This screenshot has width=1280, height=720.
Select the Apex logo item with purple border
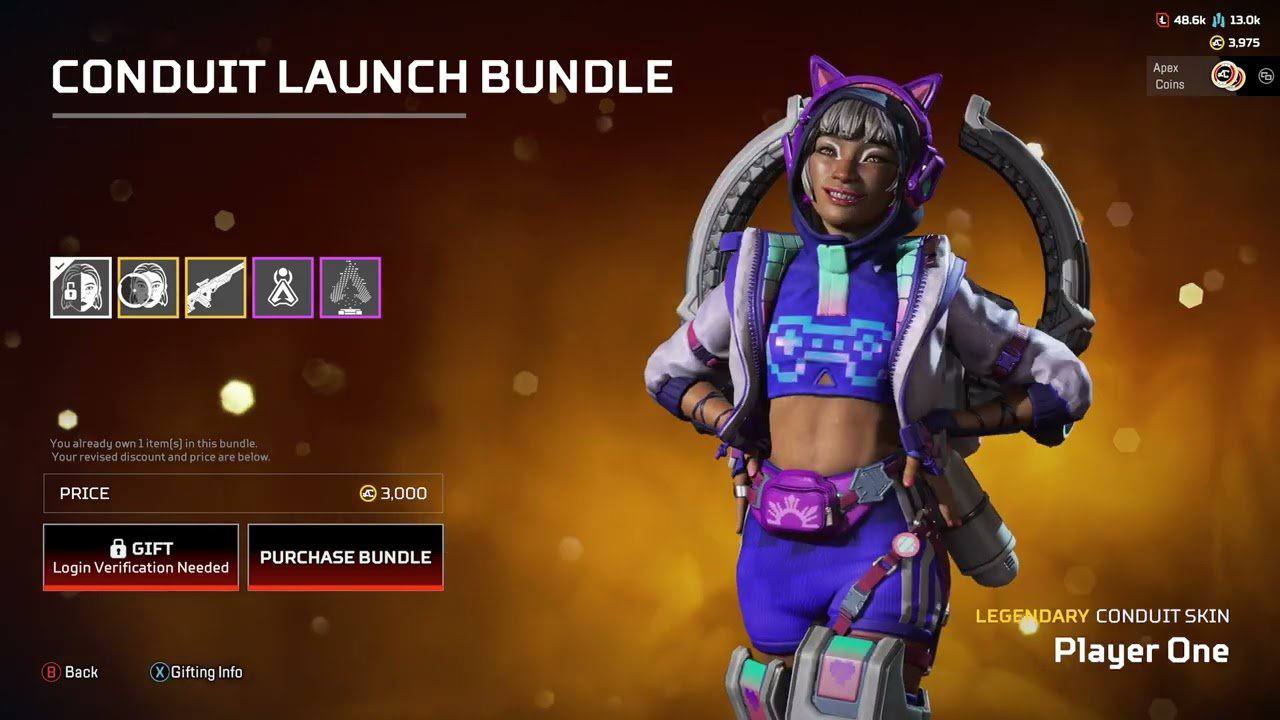point(283,288)
